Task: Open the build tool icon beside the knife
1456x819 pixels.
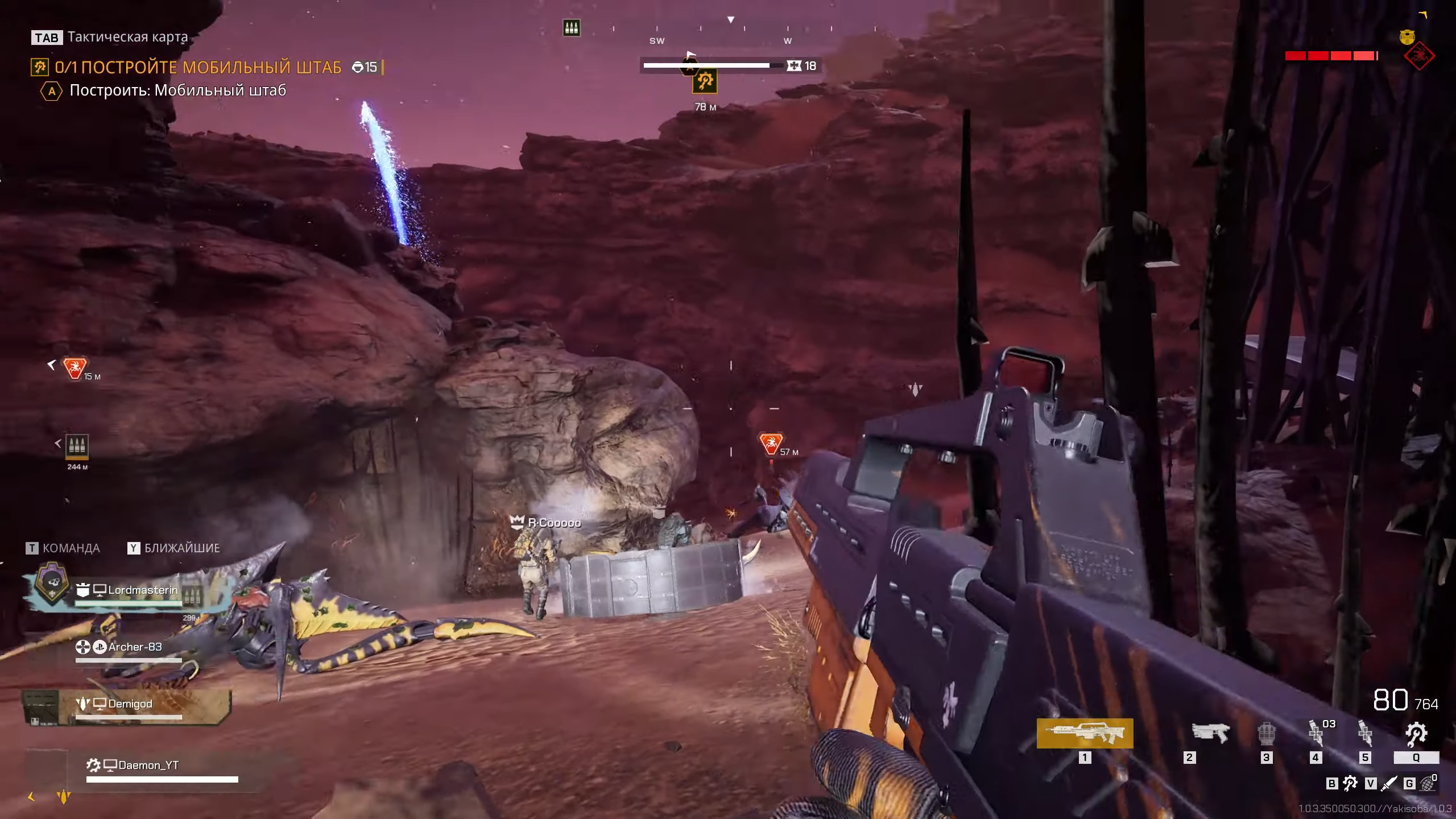Action: click(x=1350, y=784)
